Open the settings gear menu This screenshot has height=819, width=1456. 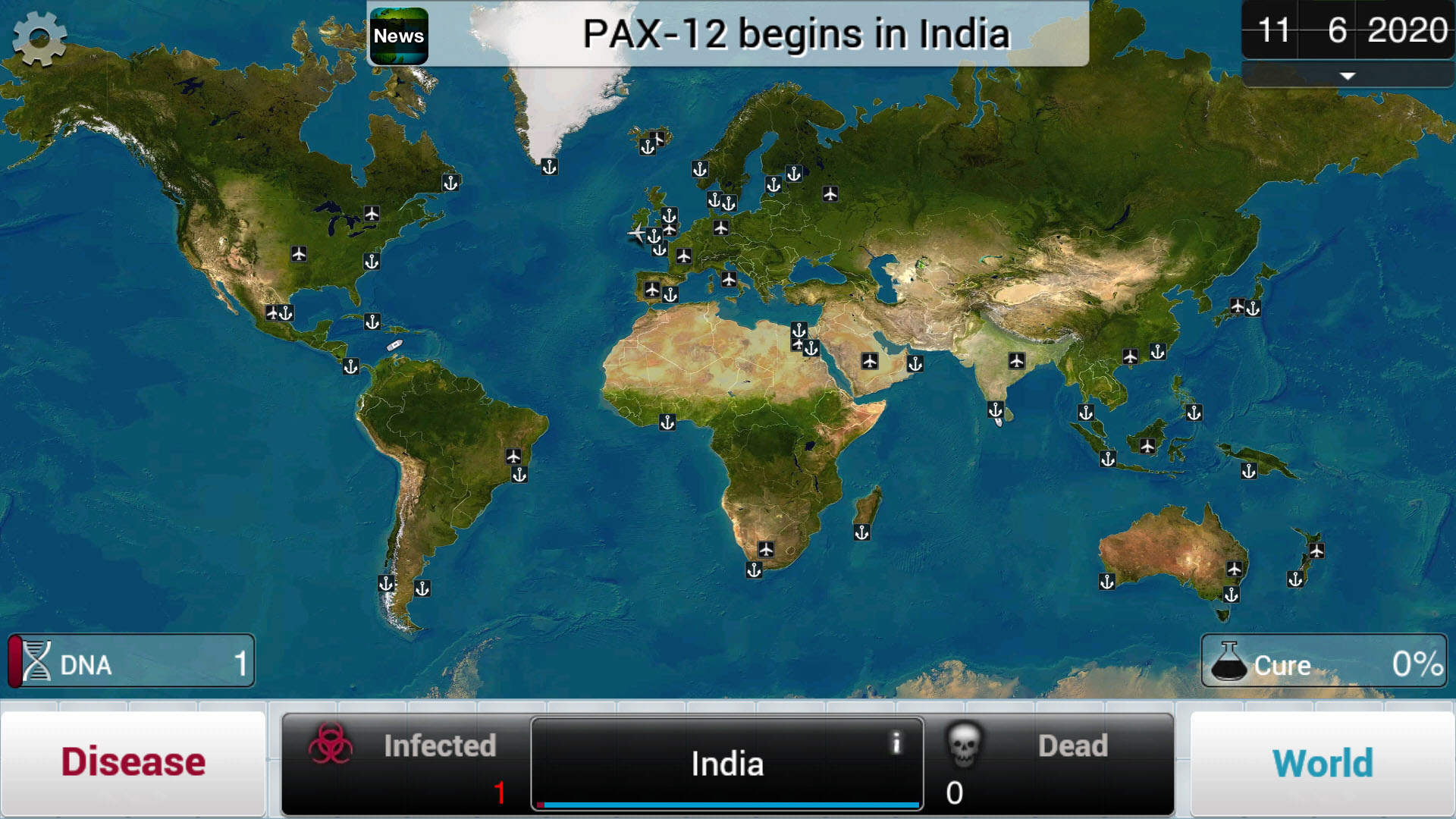pyautogui.click(x=39, y=38)
